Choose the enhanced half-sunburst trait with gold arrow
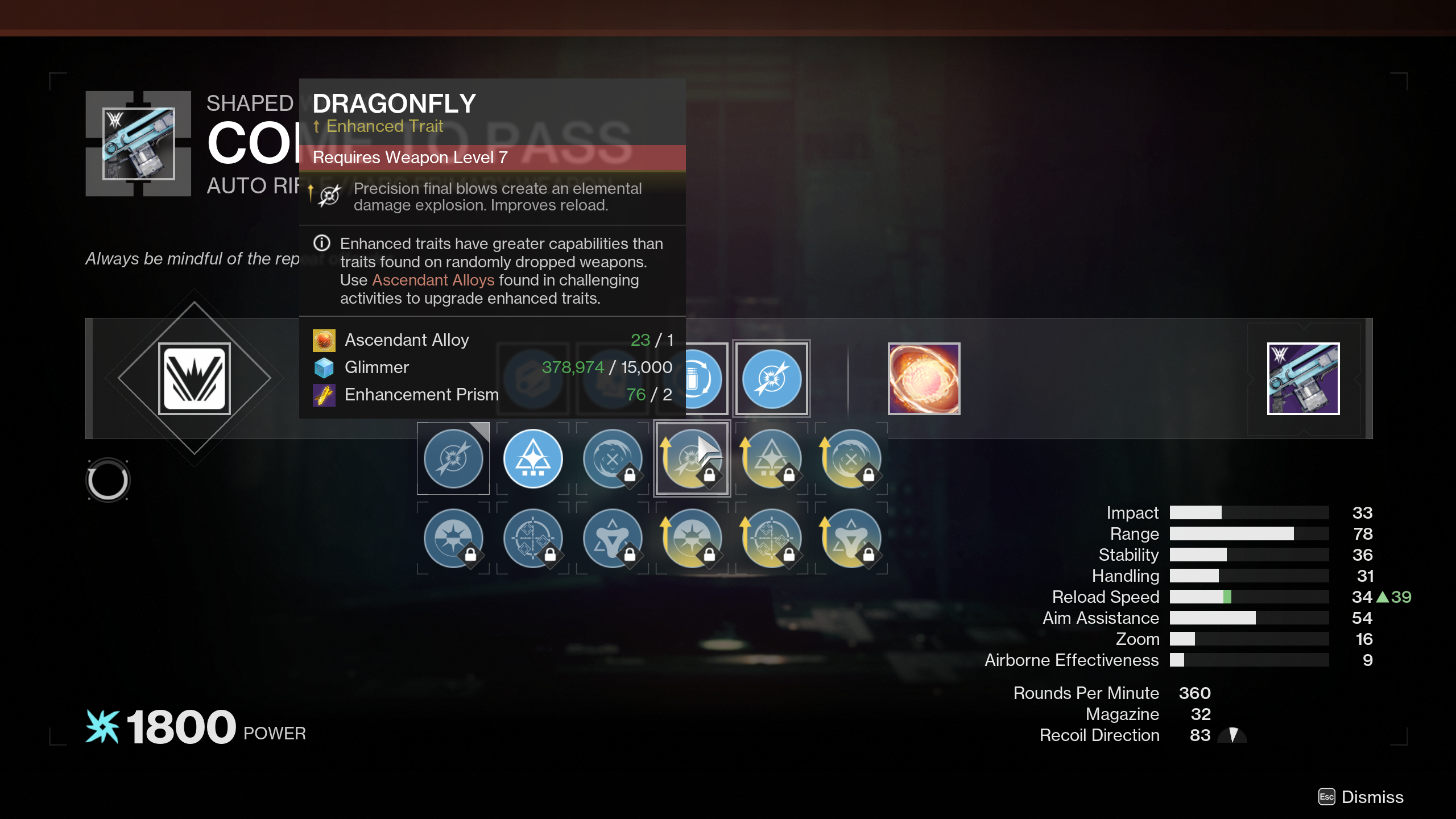The image size is (1456, 819). [x=692, y=538]
